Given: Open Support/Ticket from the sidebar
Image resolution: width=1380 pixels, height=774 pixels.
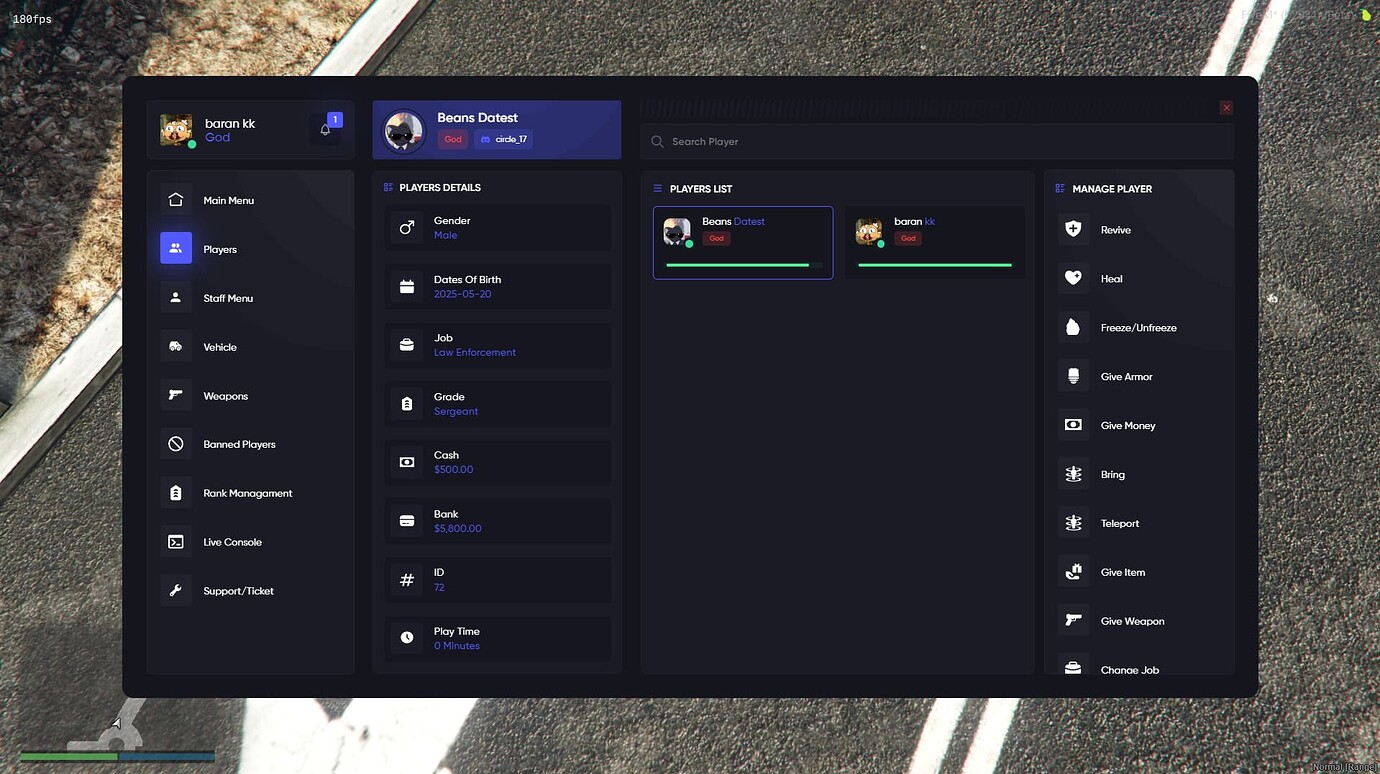Looking at the screenshot, I should 238,590.
